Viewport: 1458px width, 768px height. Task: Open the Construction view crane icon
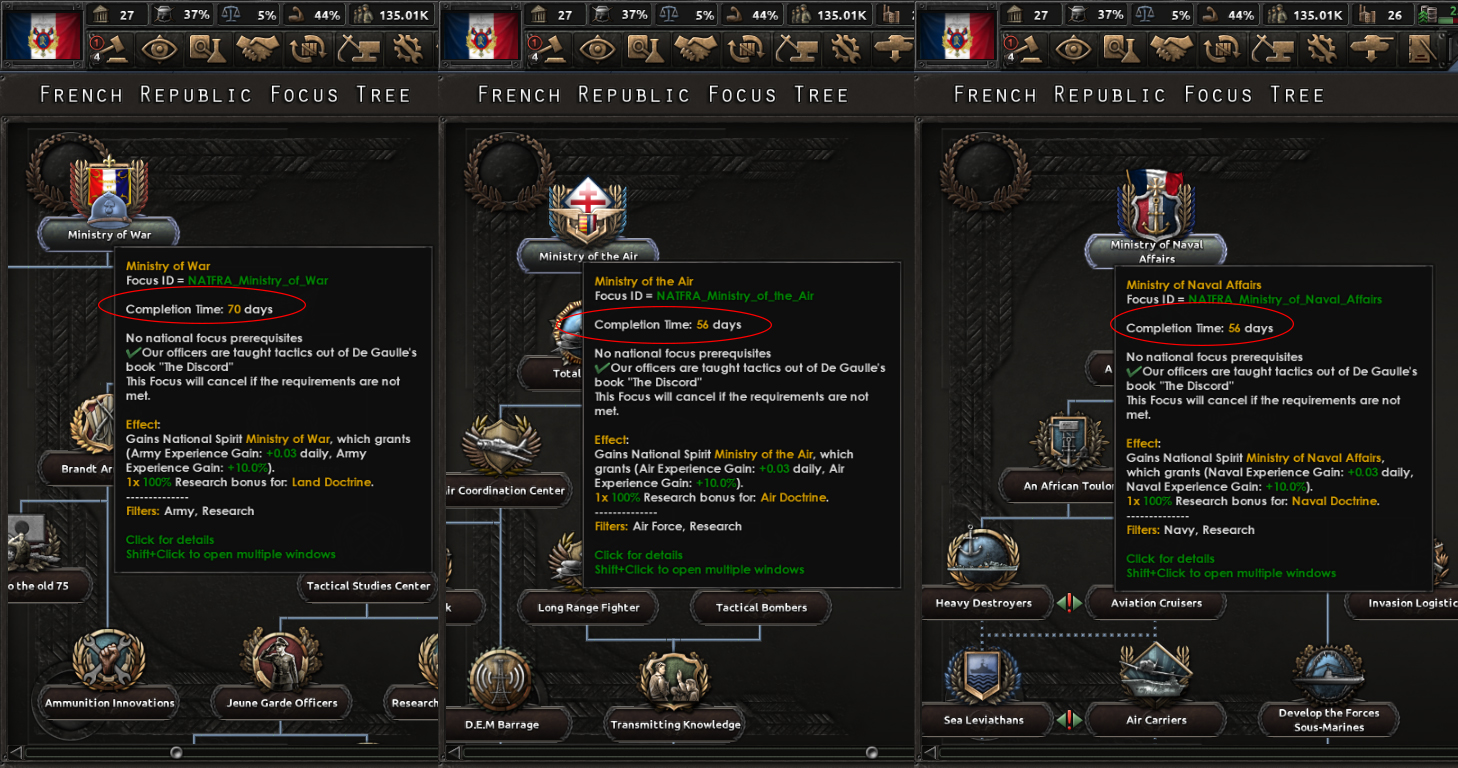pos(1270,47)
